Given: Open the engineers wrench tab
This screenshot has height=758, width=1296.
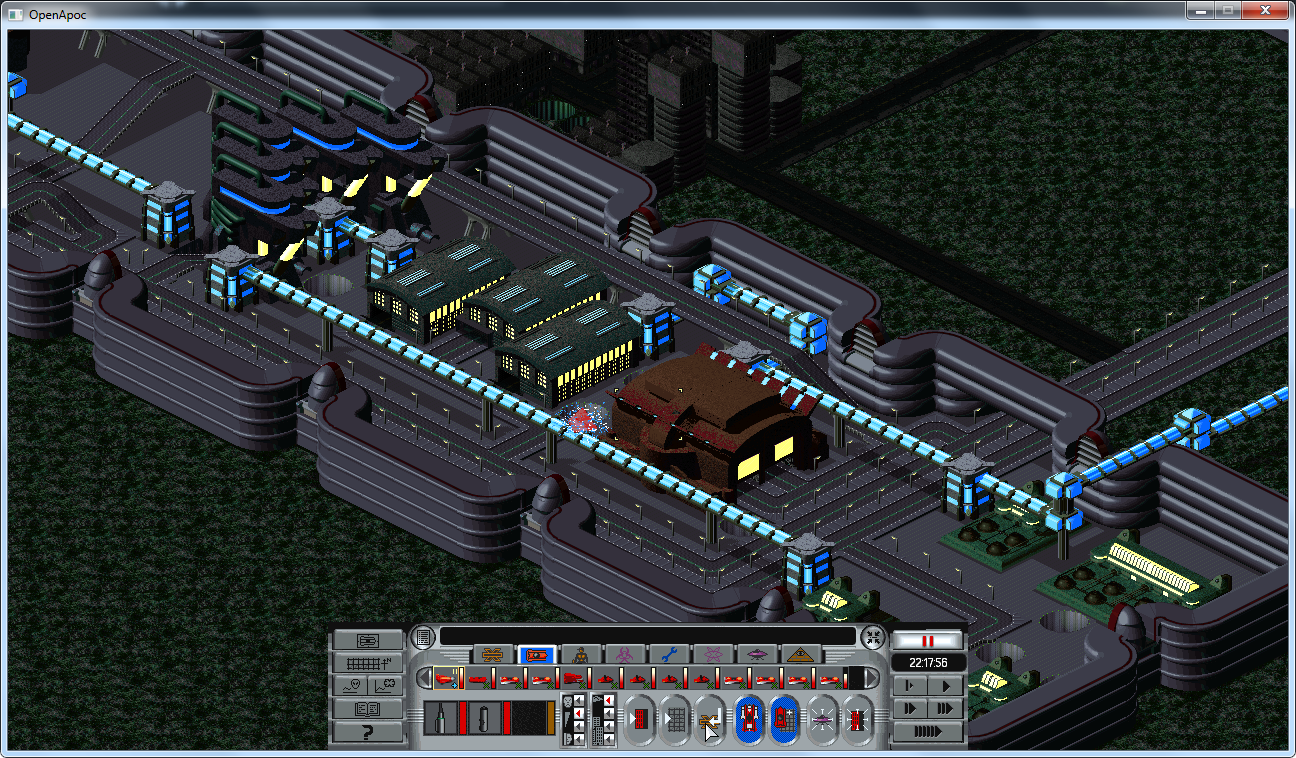Looking at the screenshot, I should pyautogui.click(x=668, y=655).
